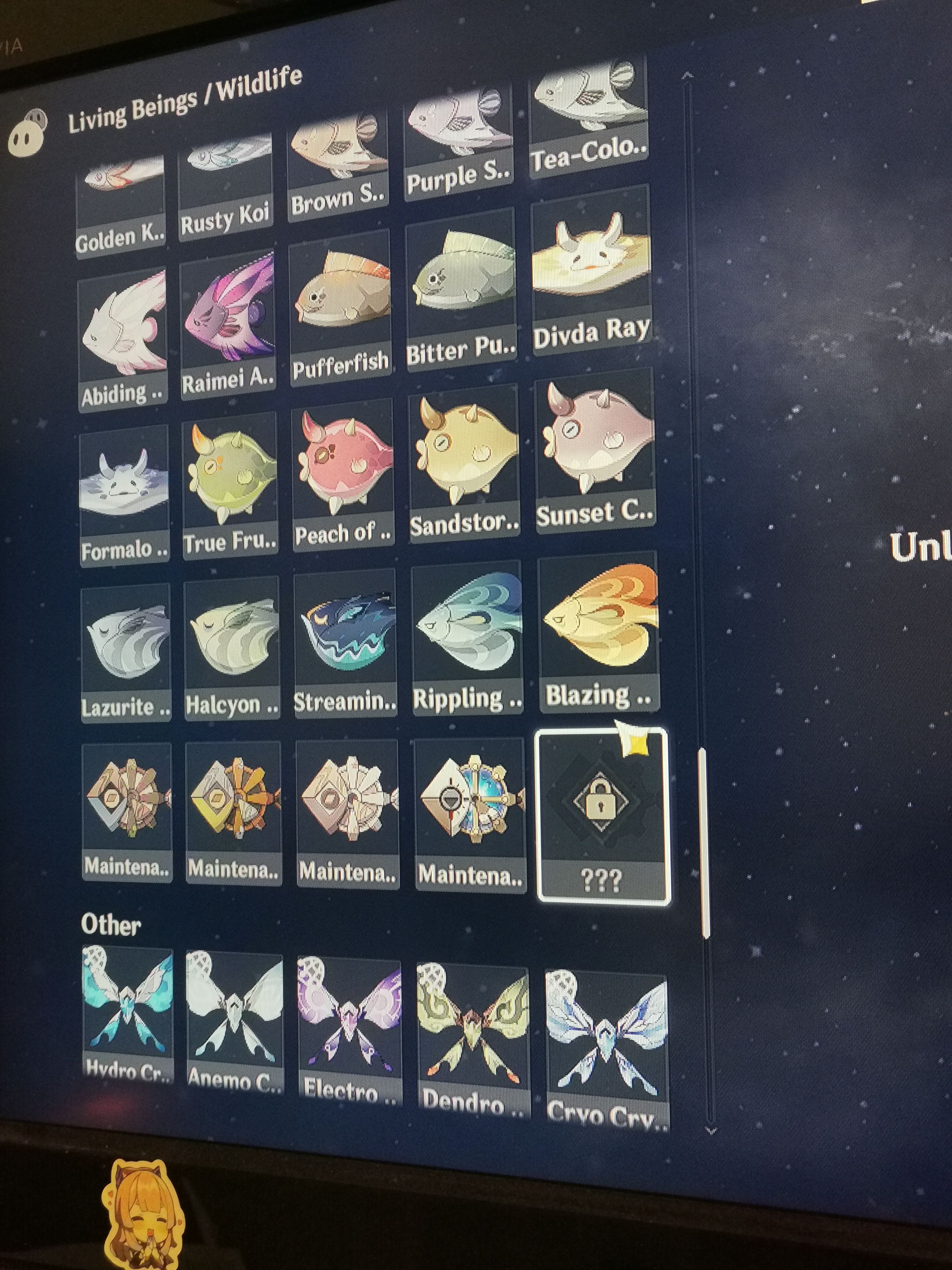Open the Streaming Axe Marlin entry

pyautogui.click(x=344, y=643)
